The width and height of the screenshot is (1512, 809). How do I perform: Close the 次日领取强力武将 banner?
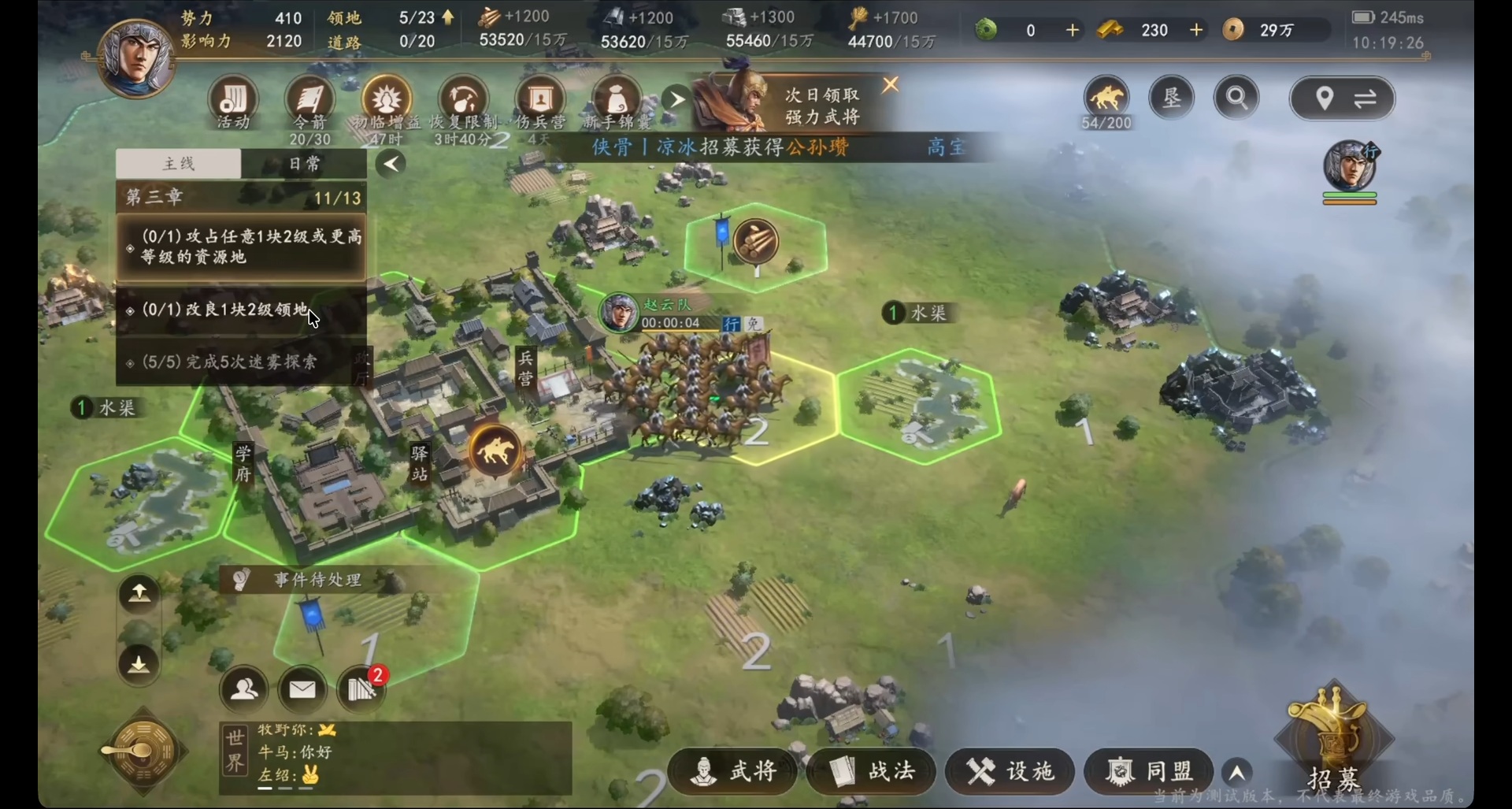(891, 84)
